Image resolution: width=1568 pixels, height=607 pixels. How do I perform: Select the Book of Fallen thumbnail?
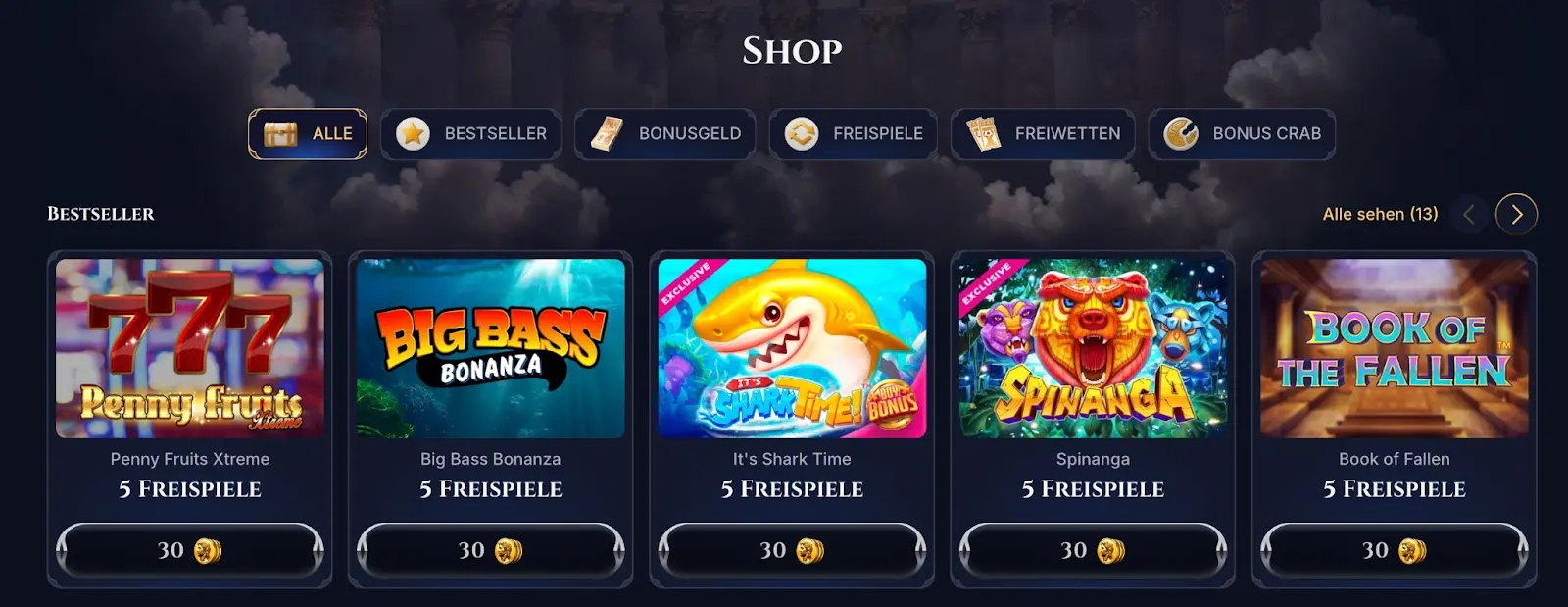(x=1395, y=348)
